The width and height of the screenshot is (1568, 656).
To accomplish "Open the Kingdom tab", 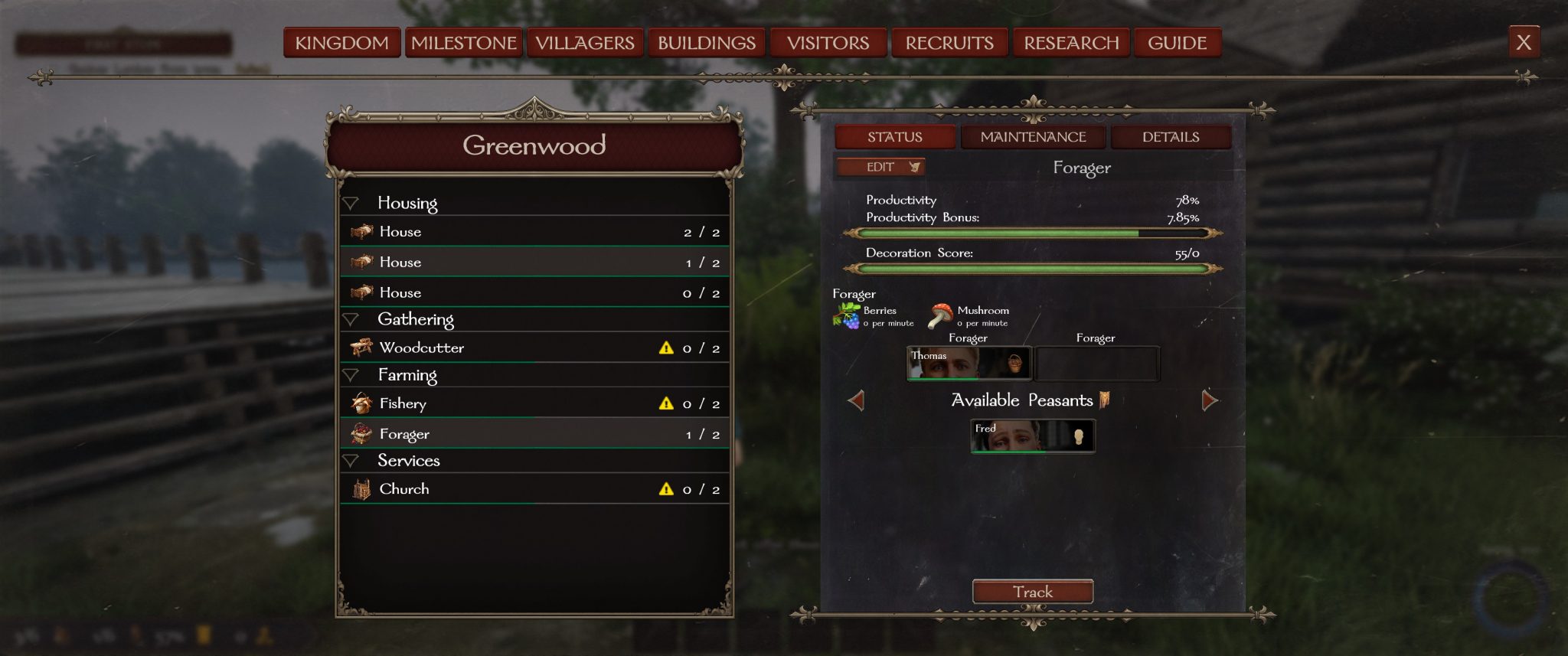I will [341, 43].
